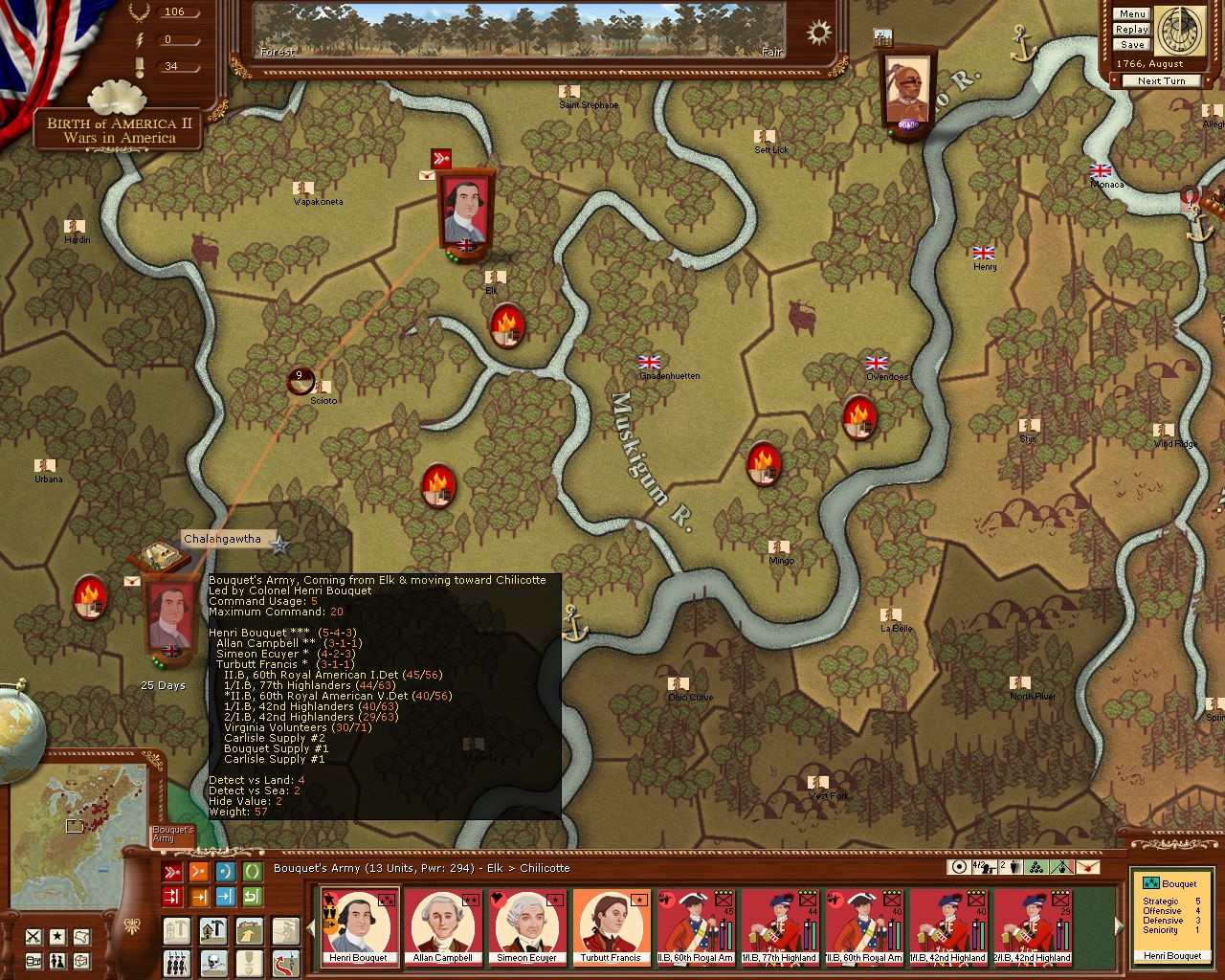1225x980 pixels.
Task: Switch to the Bouquet's Army tab
Action: point(173,835)
